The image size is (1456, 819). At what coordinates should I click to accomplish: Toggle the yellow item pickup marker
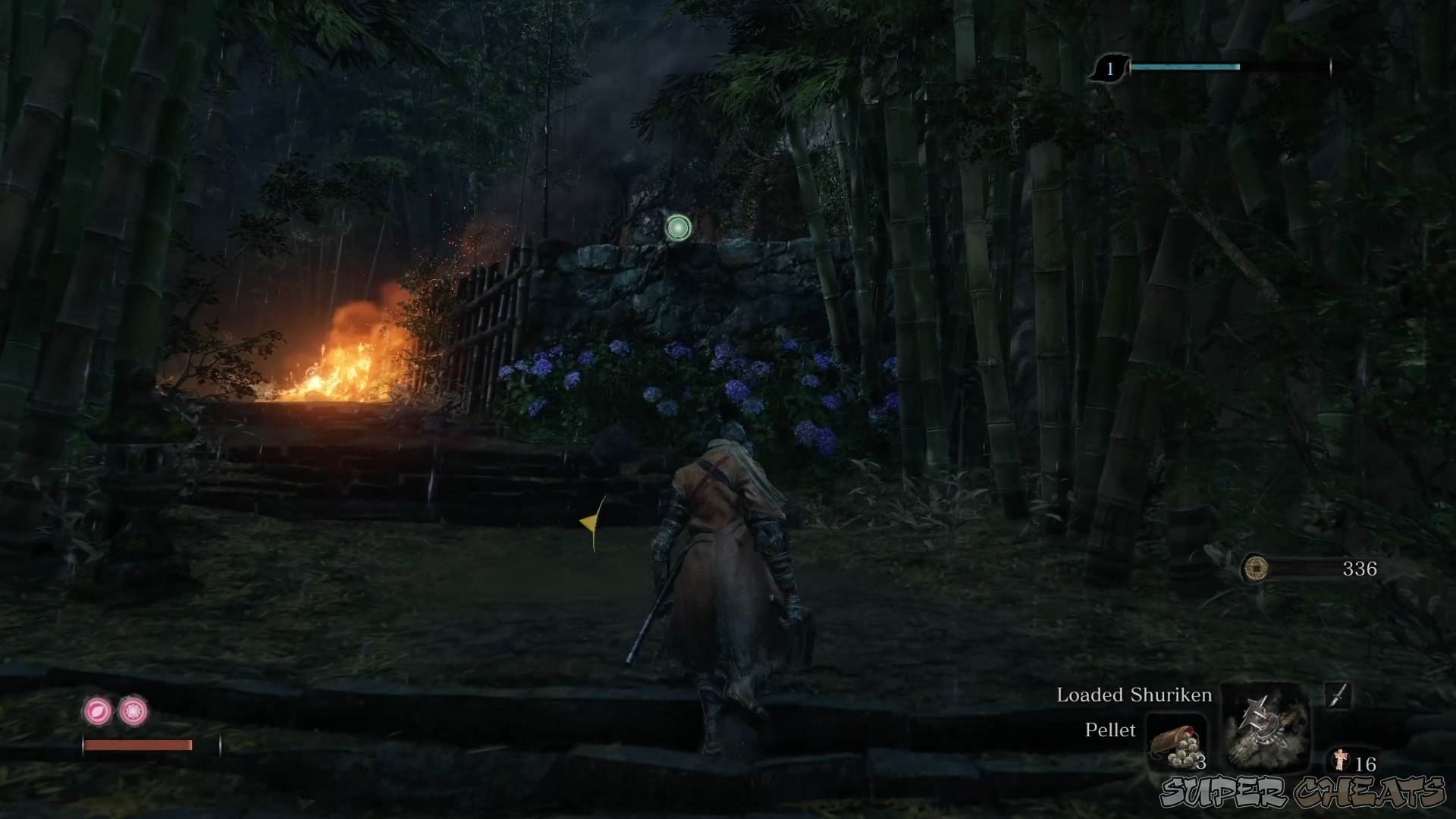592,521
